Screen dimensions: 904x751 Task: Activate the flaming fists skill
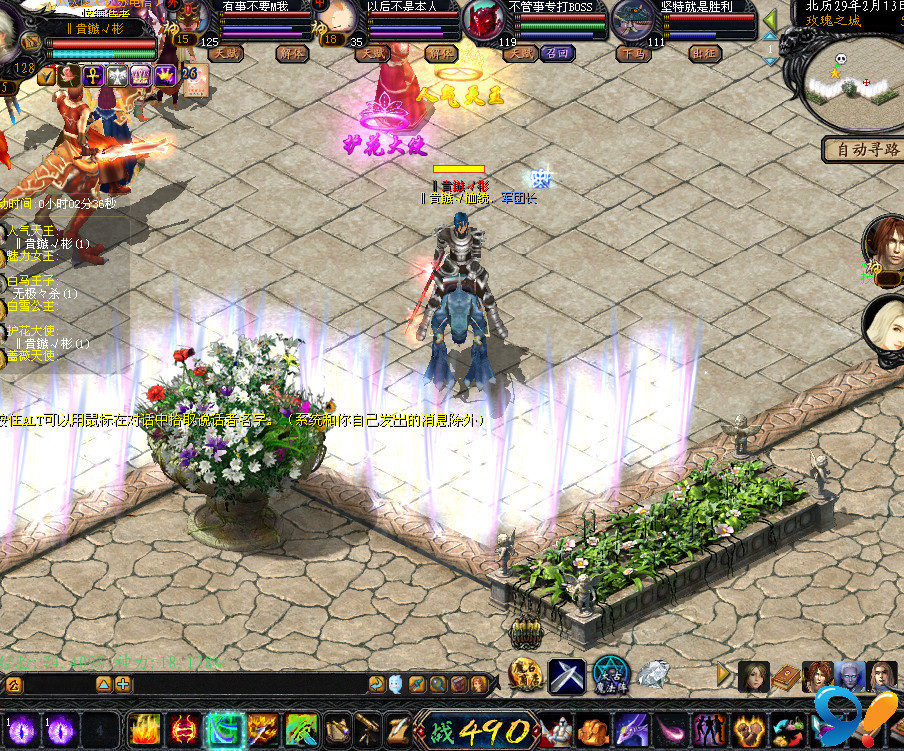pos(592,731)
